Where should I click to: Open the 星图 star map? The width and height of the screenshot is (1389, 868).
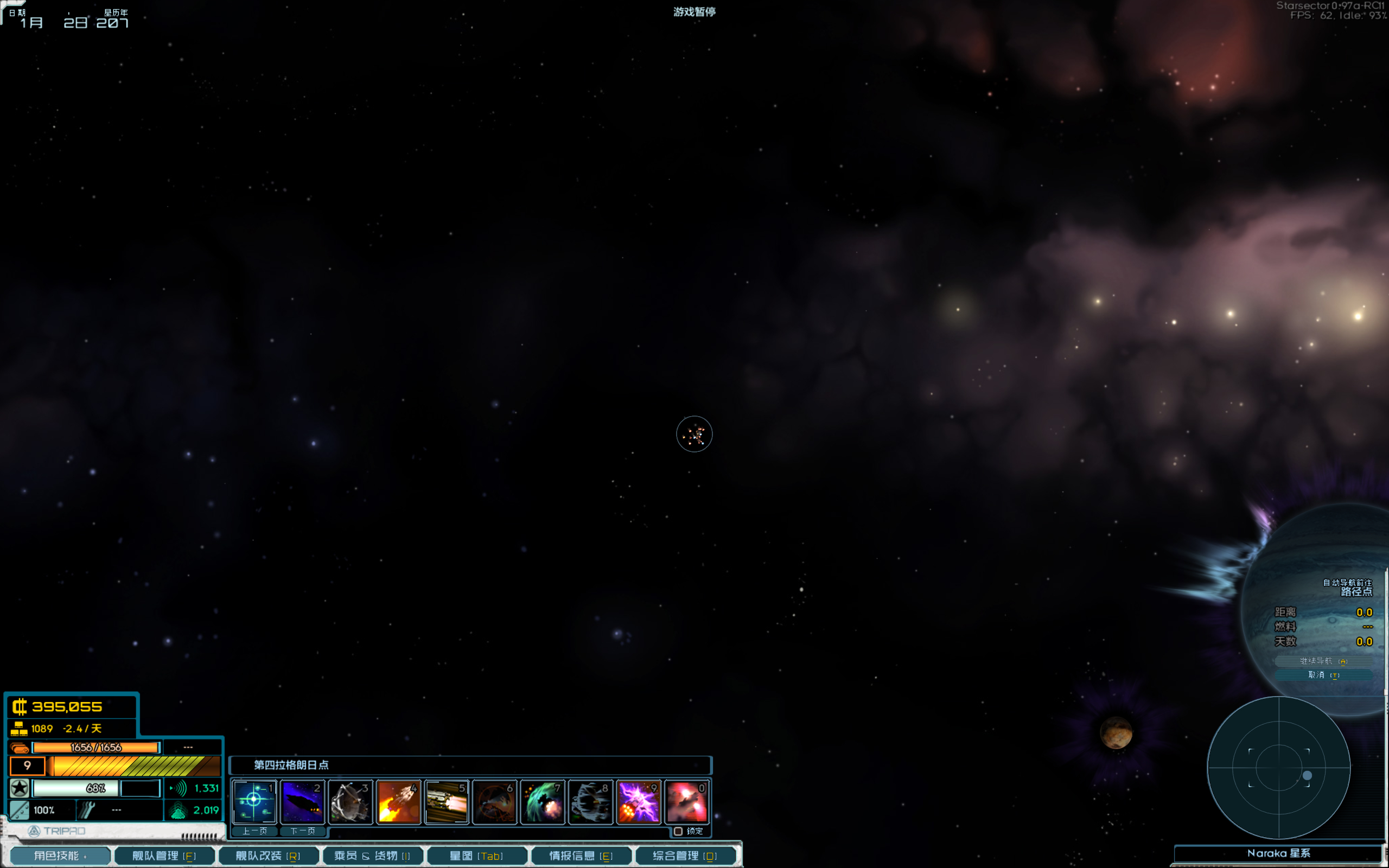pyautogui.click(x=476, y=856)
